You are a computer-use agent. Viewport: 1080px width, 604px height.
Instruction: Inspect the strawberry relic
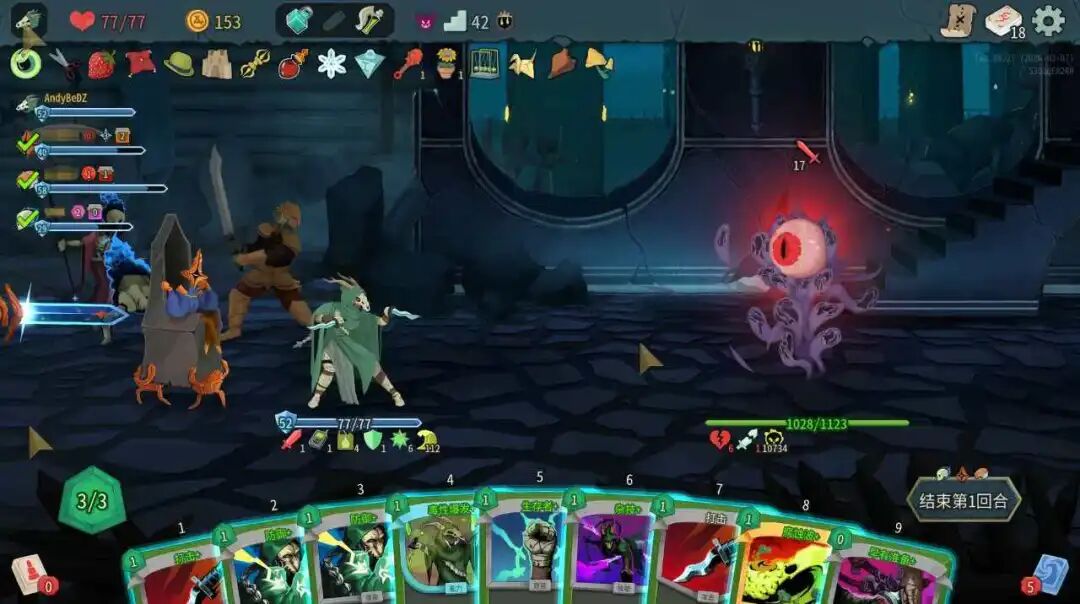(x=101, y=64)
